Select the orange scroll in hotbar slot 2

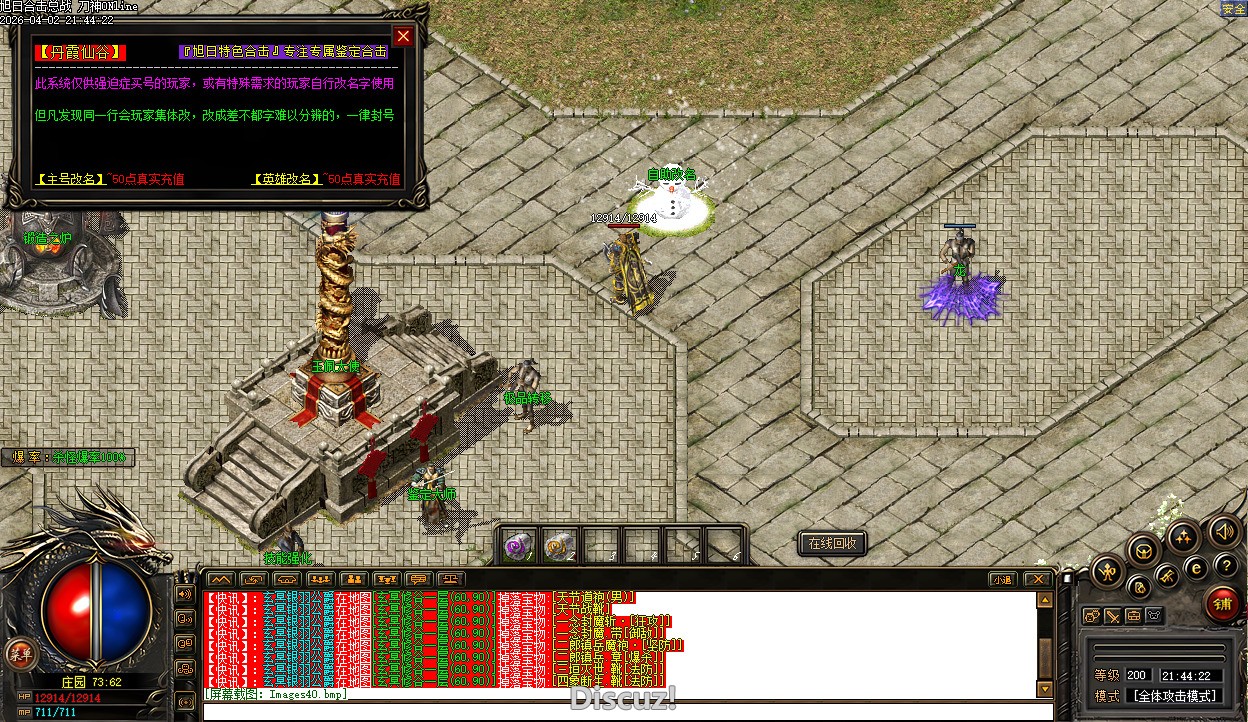pos(559,546)
